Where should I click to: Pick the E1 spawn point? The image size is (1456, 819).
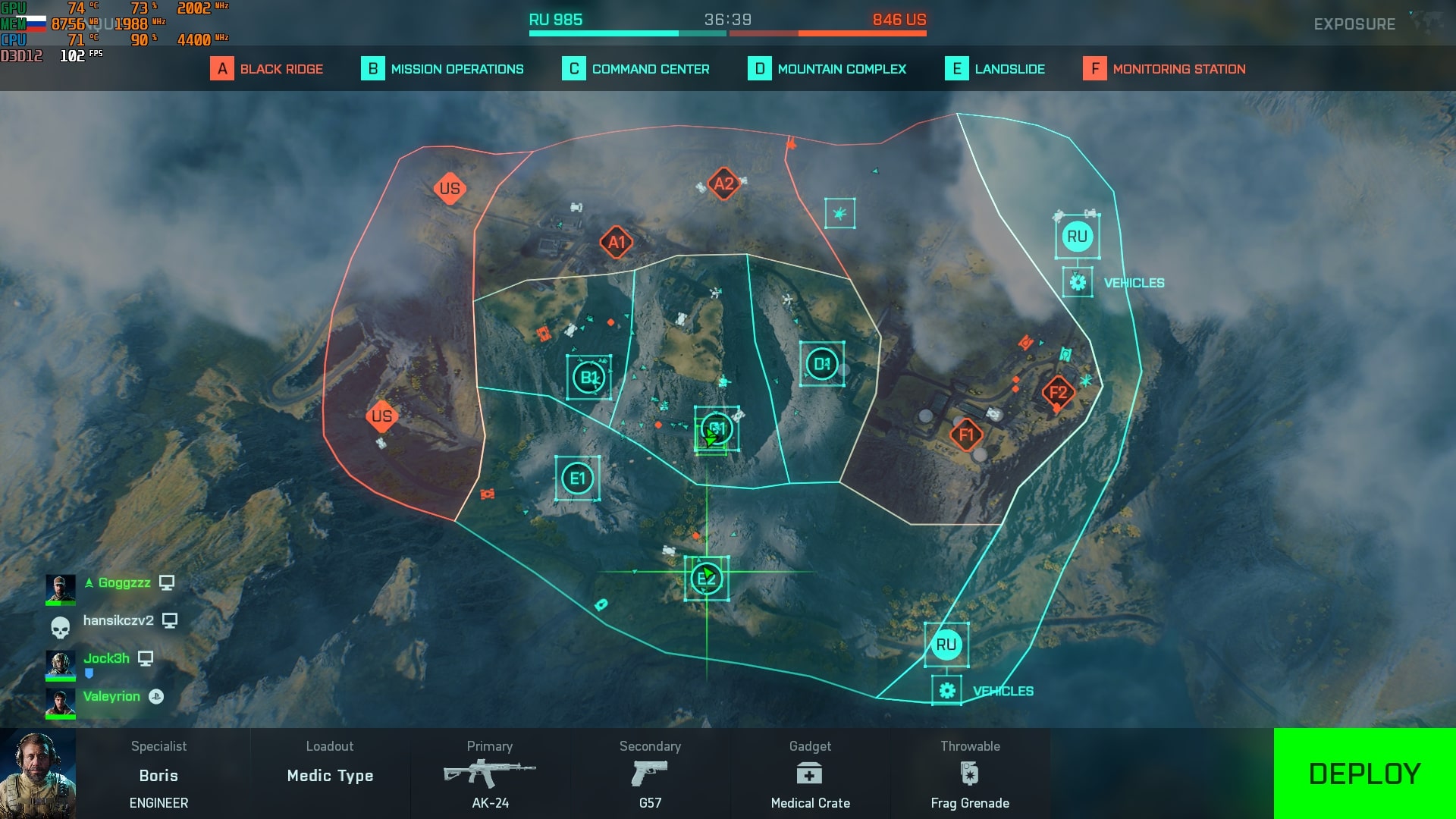pos(577,479)
